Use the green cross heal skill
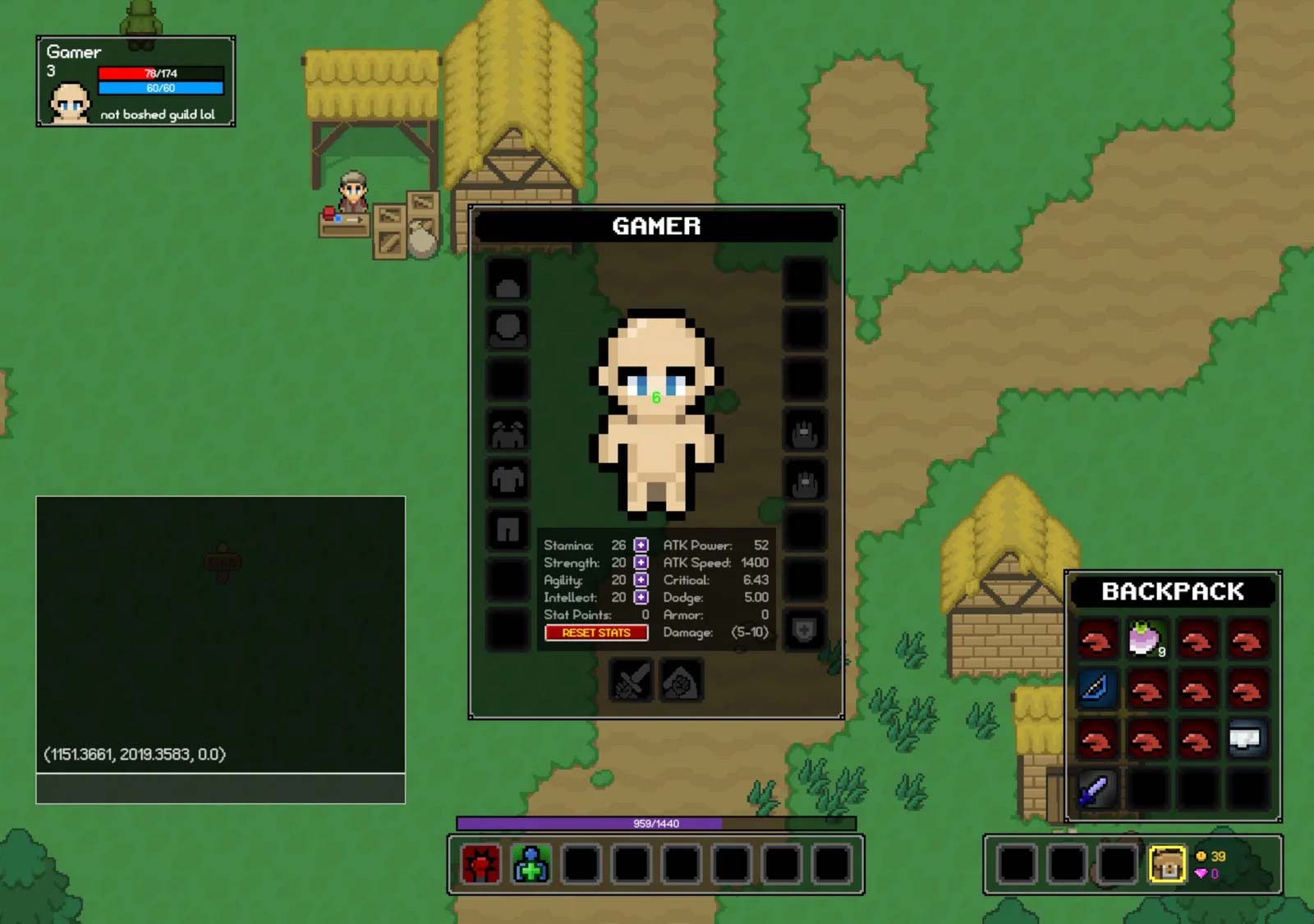1314x924 pixels. pyautogui.click(x=531, y=864)
